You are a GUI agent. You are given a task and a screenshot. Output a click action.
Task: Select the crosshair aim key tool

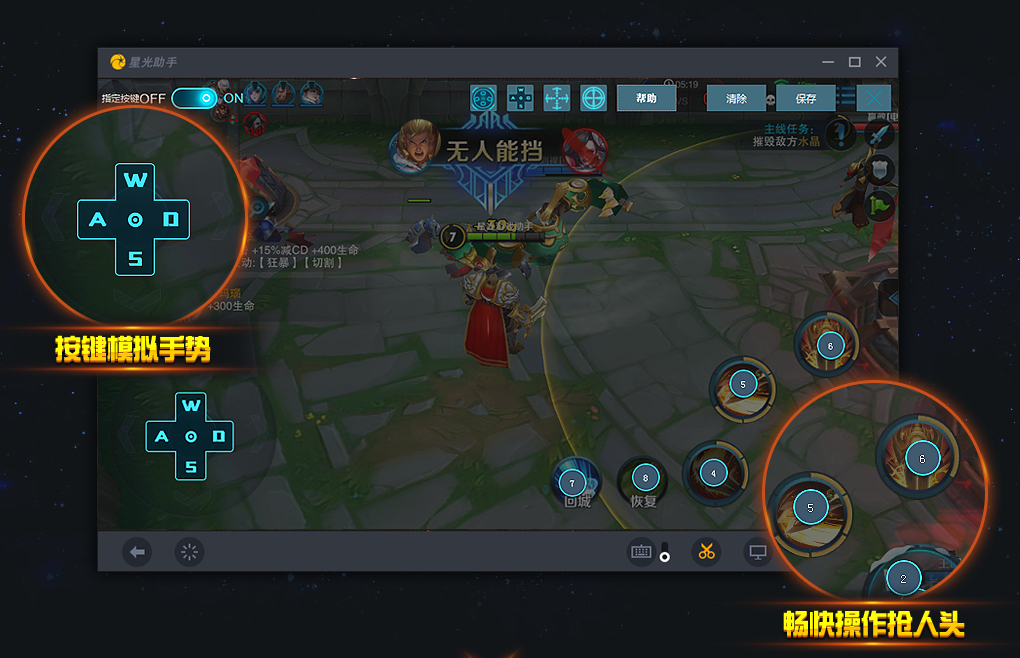coord(594,98)
